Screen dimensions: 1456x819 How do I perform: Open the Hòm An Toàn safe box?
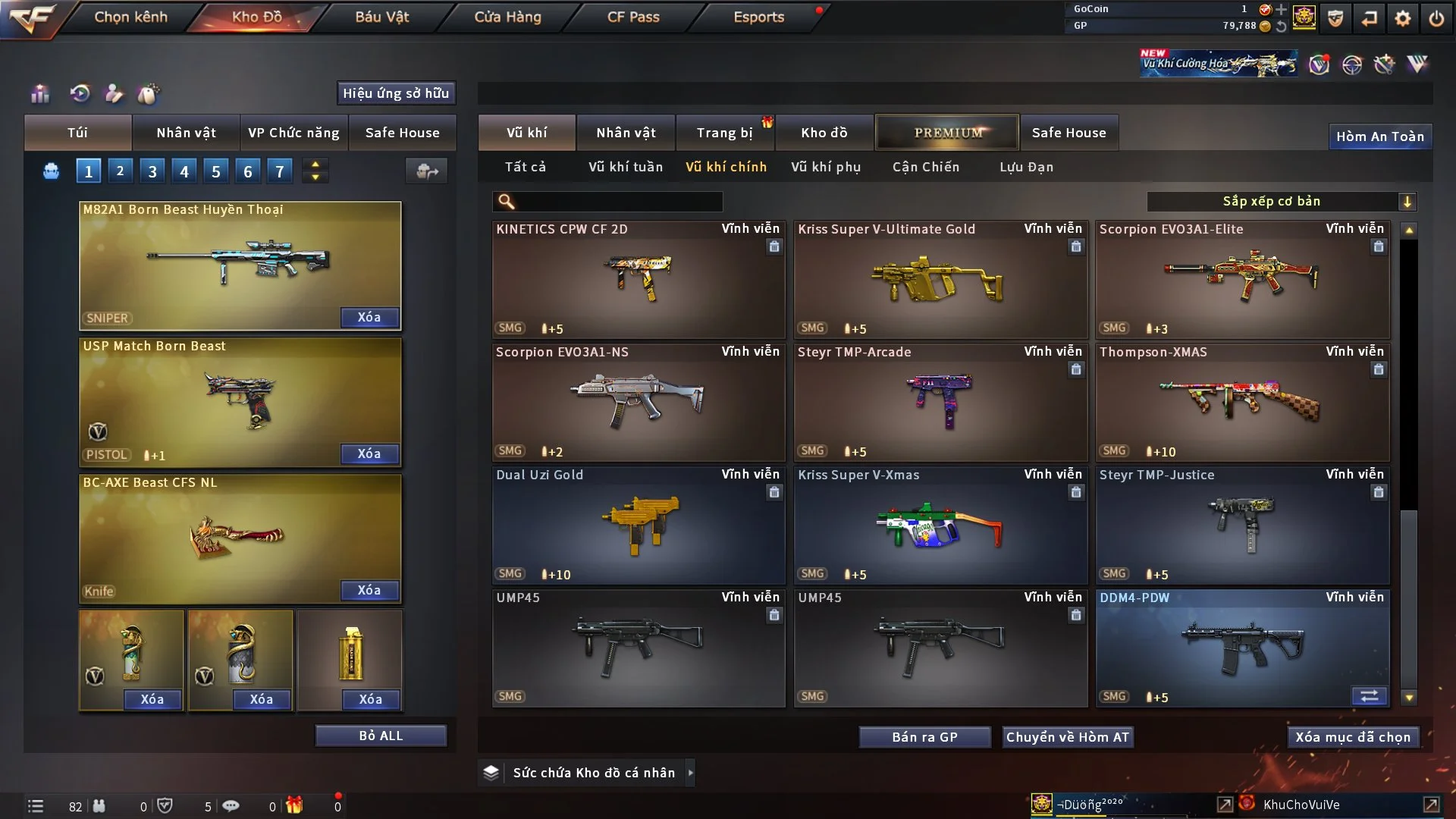point(1379,136)
